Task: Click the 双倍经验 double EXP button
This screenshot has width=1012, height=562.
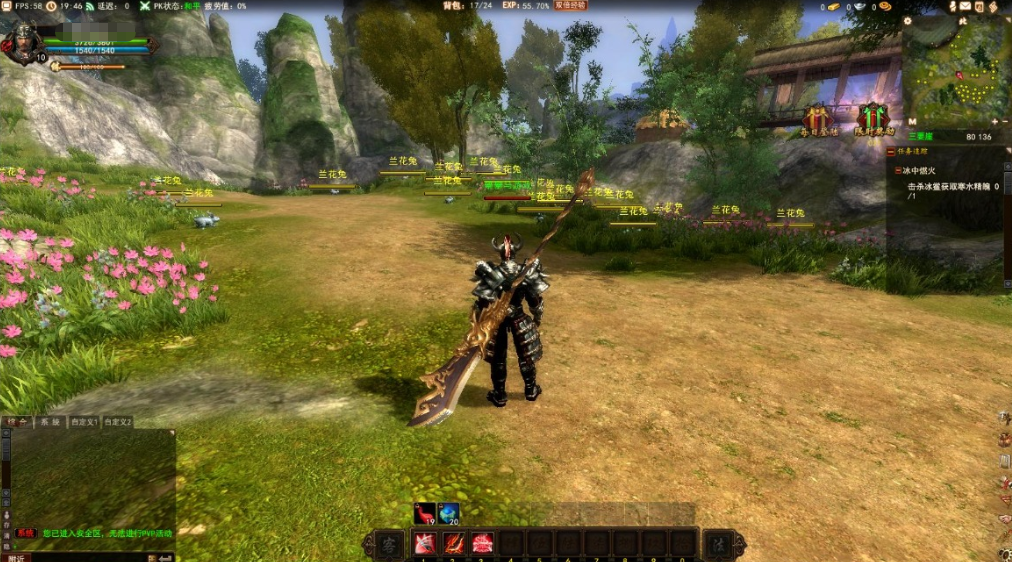Action: coord(571,6)
